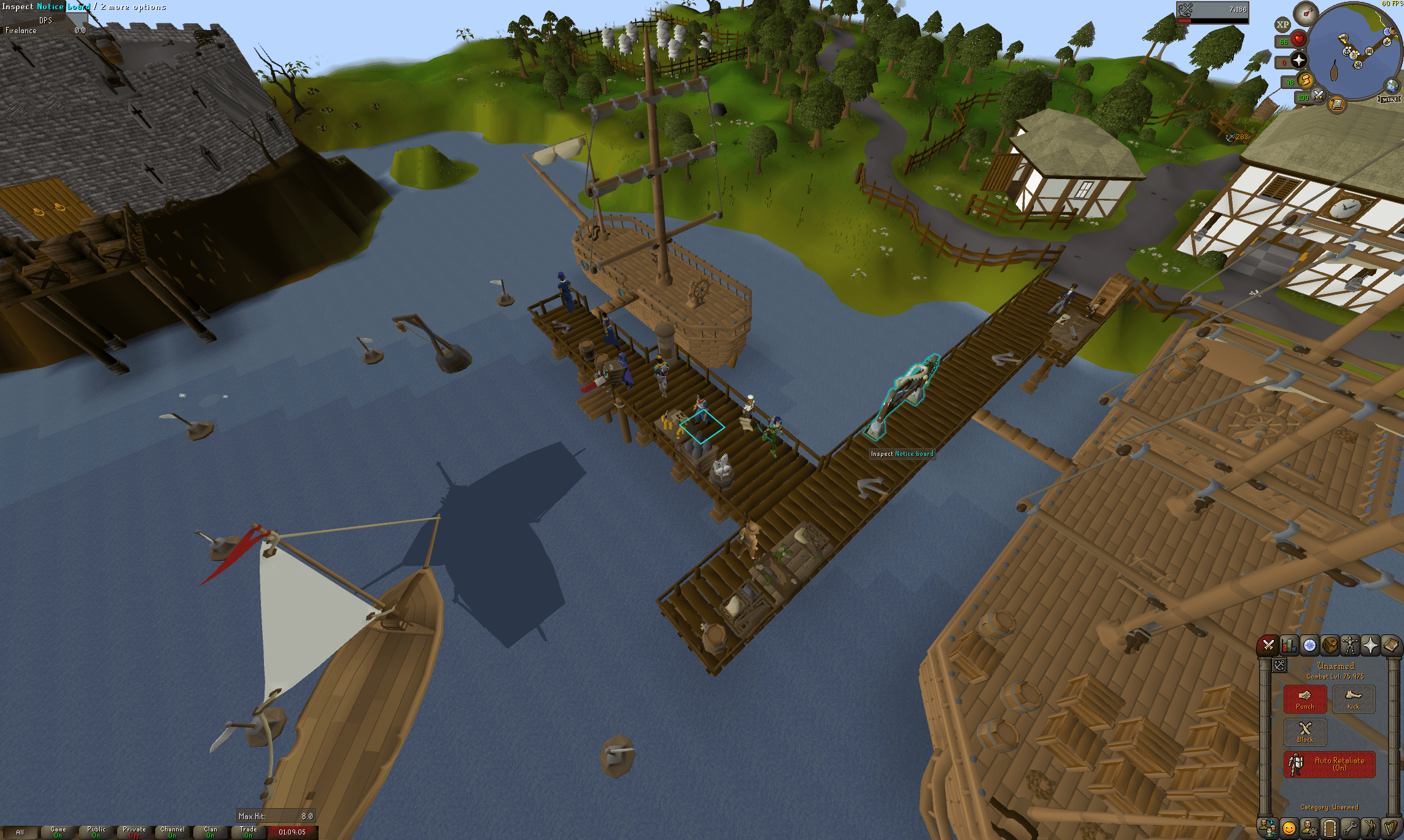Viewport: 1404px width, 840px height.
Task: Switch to the Block attack style
Action: click(x=1305, y=731)
